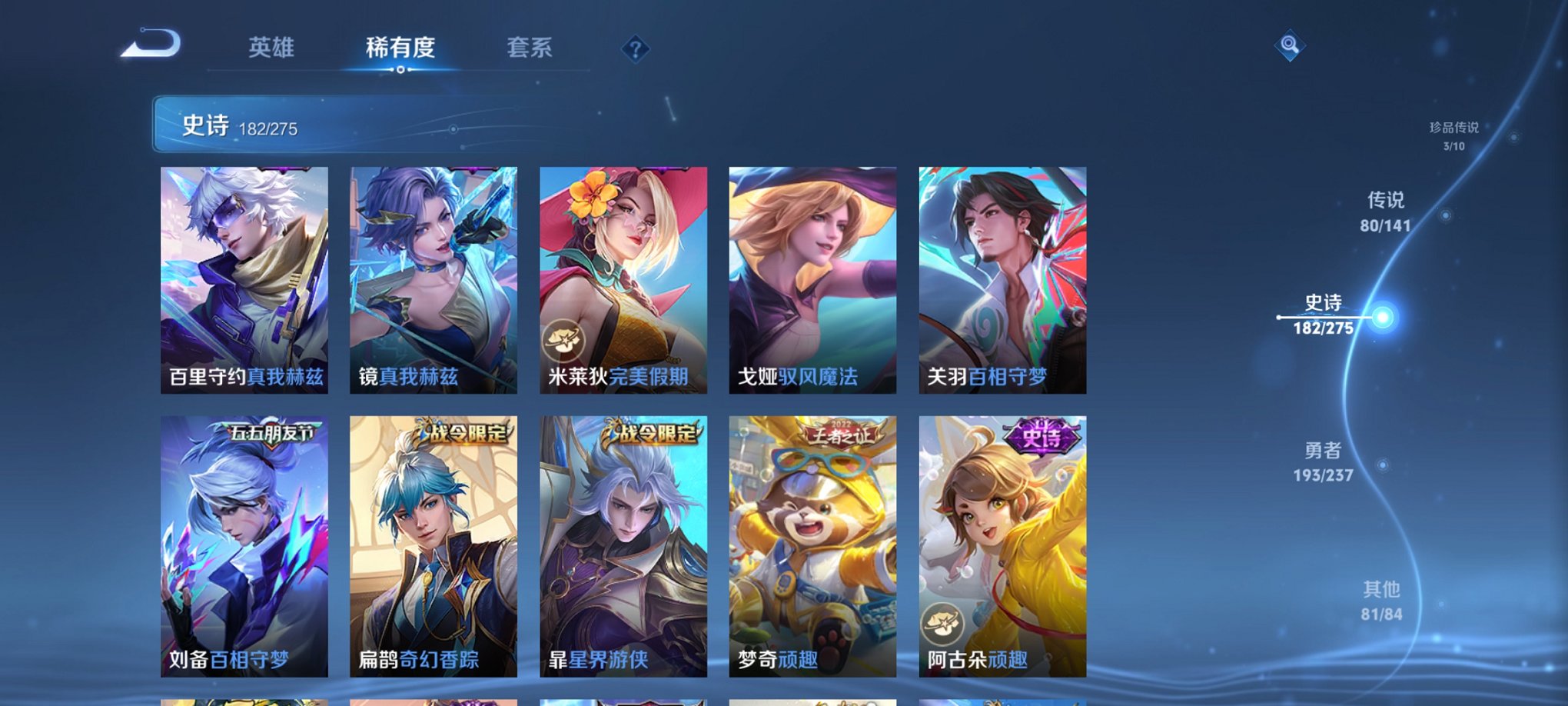Select the 稀有度 tab
The height and width of the screenshot is (706, 1568).
399,47
